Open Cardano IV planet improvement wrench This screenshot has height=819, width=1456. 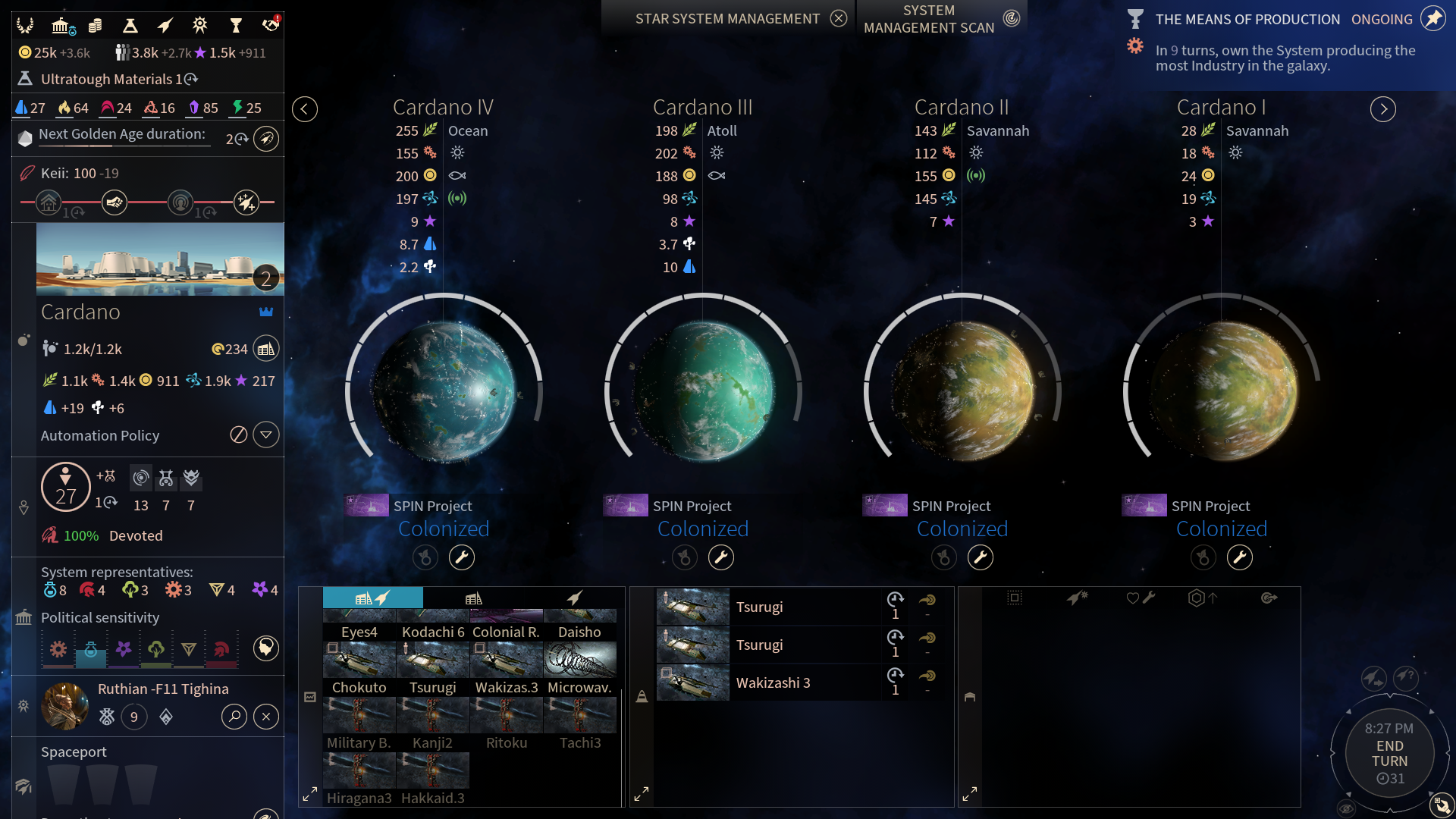[x=462, y=558]
